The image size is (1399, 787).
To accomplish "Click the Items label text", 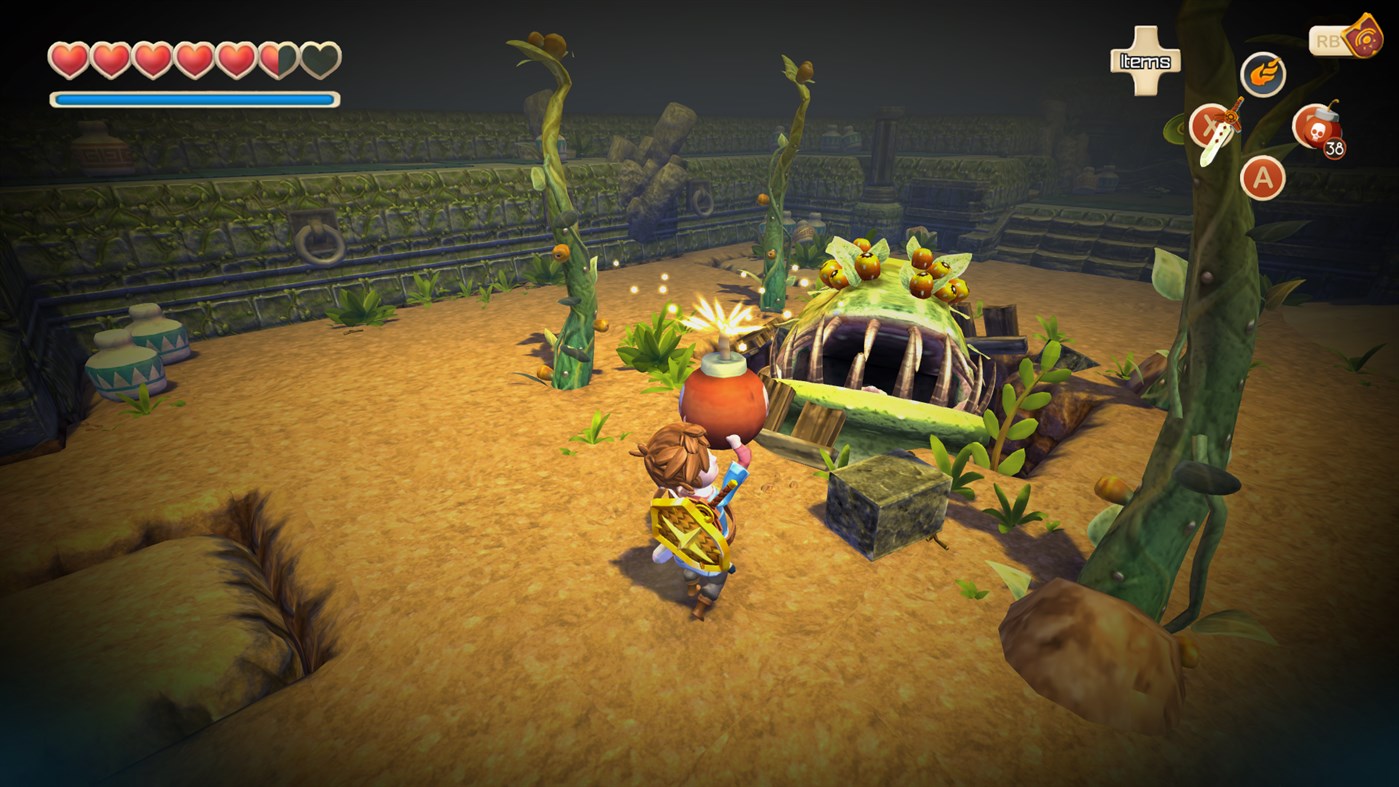I will (x=1143, y=60).
